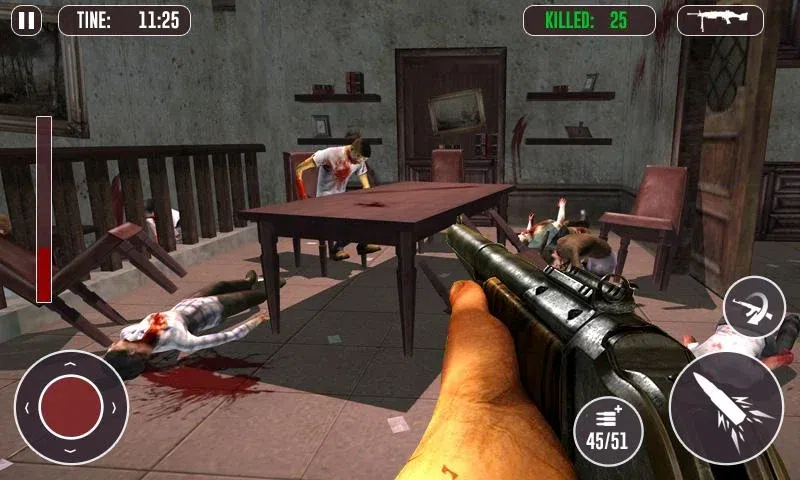Fire the weapon using the bullet button

725,407
